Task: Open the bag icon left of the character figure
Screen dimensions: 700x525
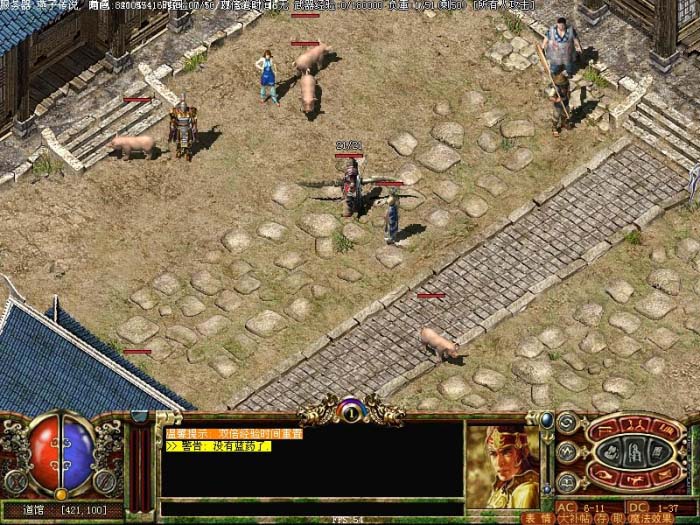Action: pyautogui.click(x=610, y=452)
